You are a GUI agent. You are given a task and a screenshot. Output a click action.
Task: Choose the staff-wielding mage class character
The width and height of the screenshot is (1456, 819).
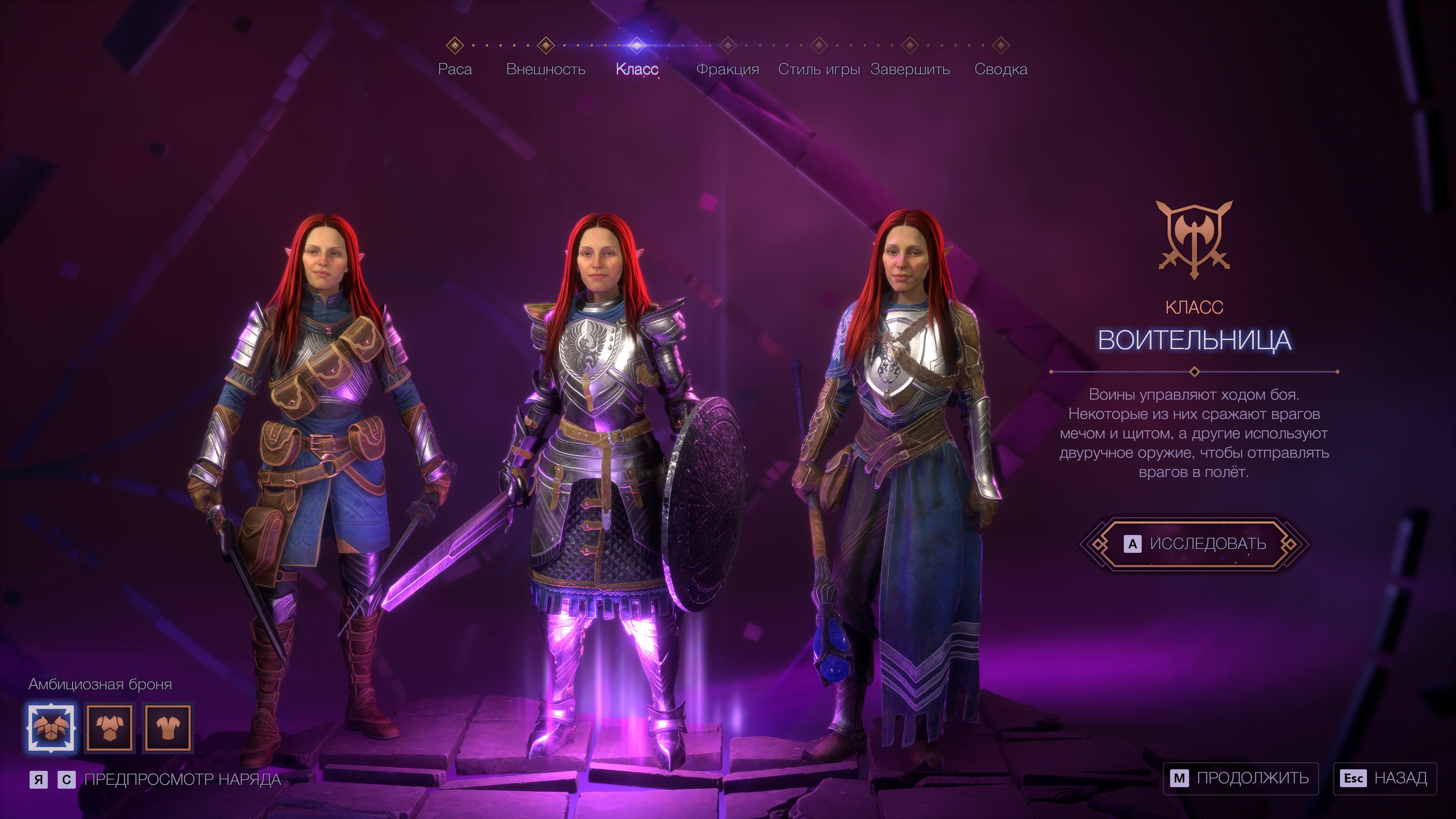[899, 452]
